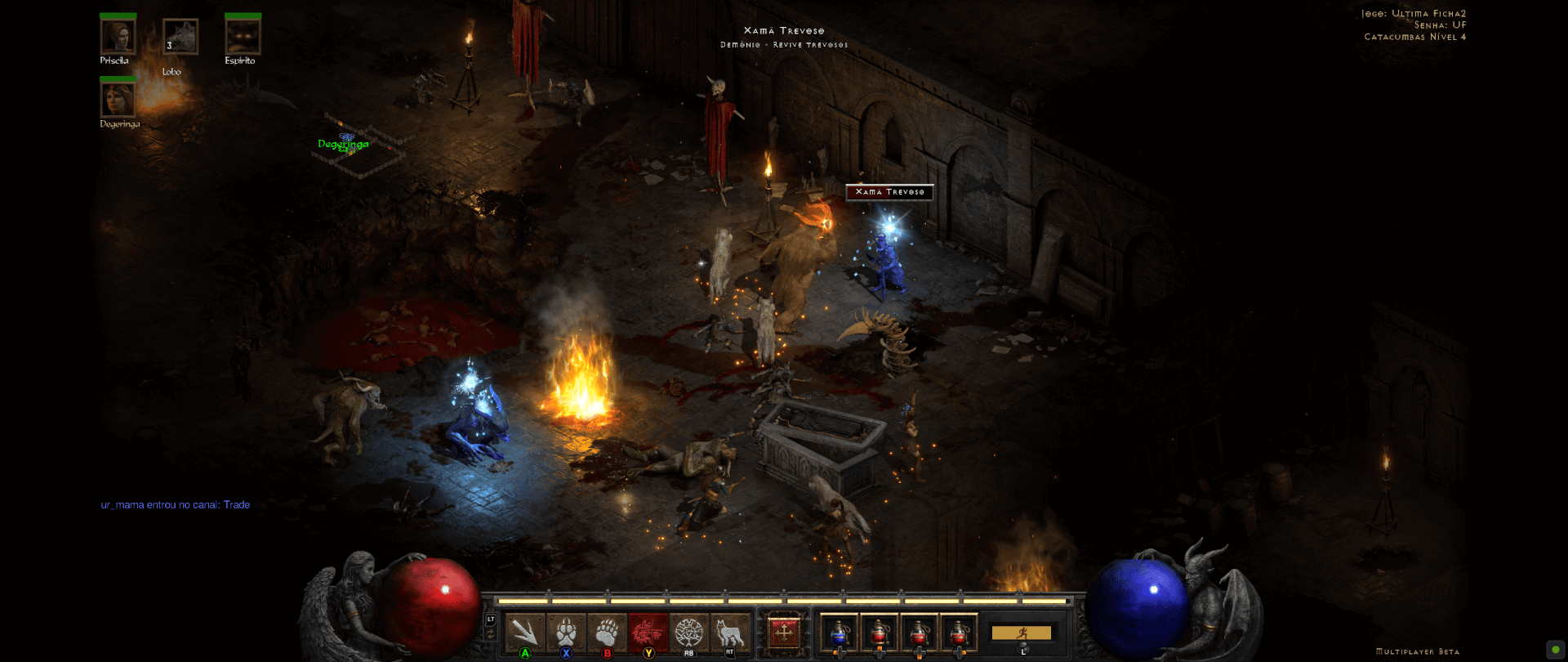The height and width of the screenshot is (662, 1568).
Task: Click the Lobo wolf summon portrait
Action: click(x=180, y=37)
